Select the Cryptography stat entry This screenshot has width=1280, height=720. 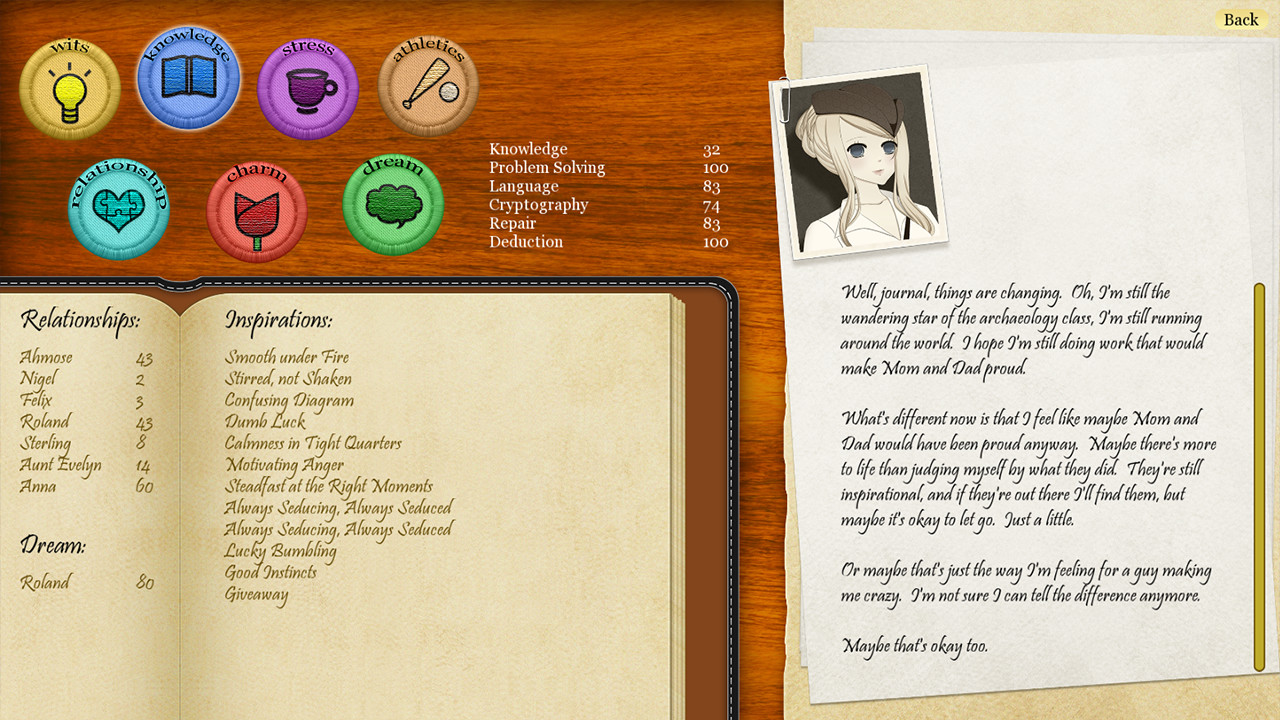pyautogui.click(x=538, y=205)
